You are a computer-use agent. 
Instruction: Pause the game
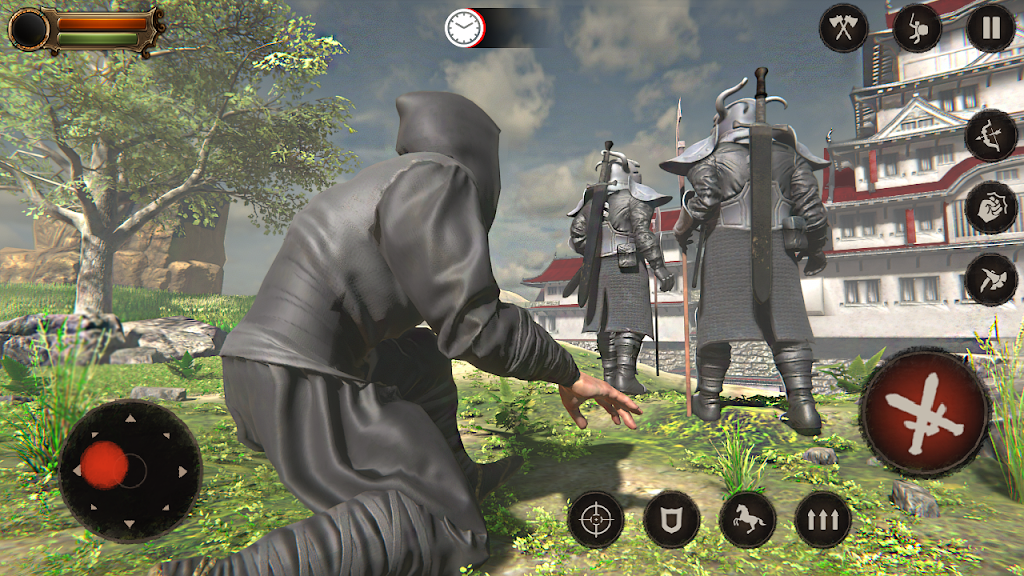(990, 28)
